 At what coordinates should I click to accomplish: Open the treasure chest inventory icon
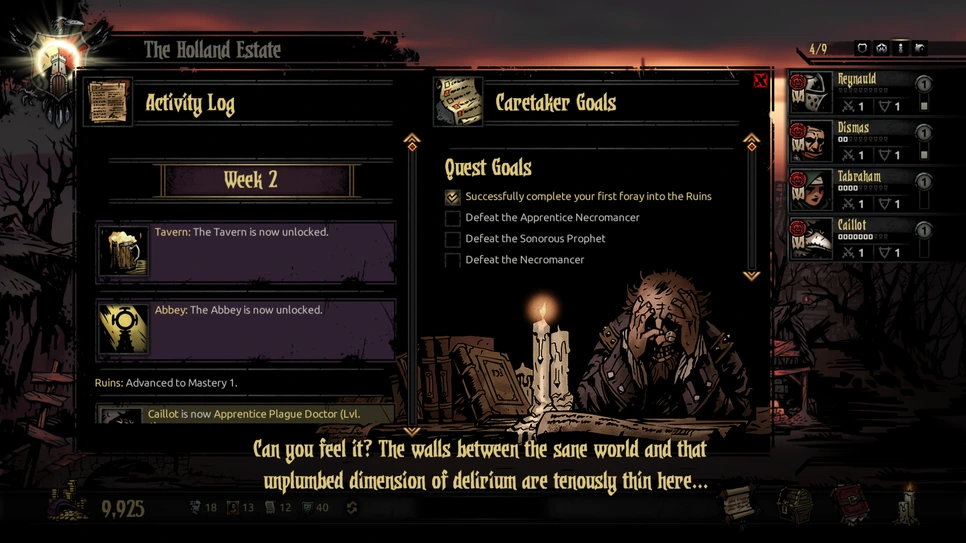click(x=795, y=504)
